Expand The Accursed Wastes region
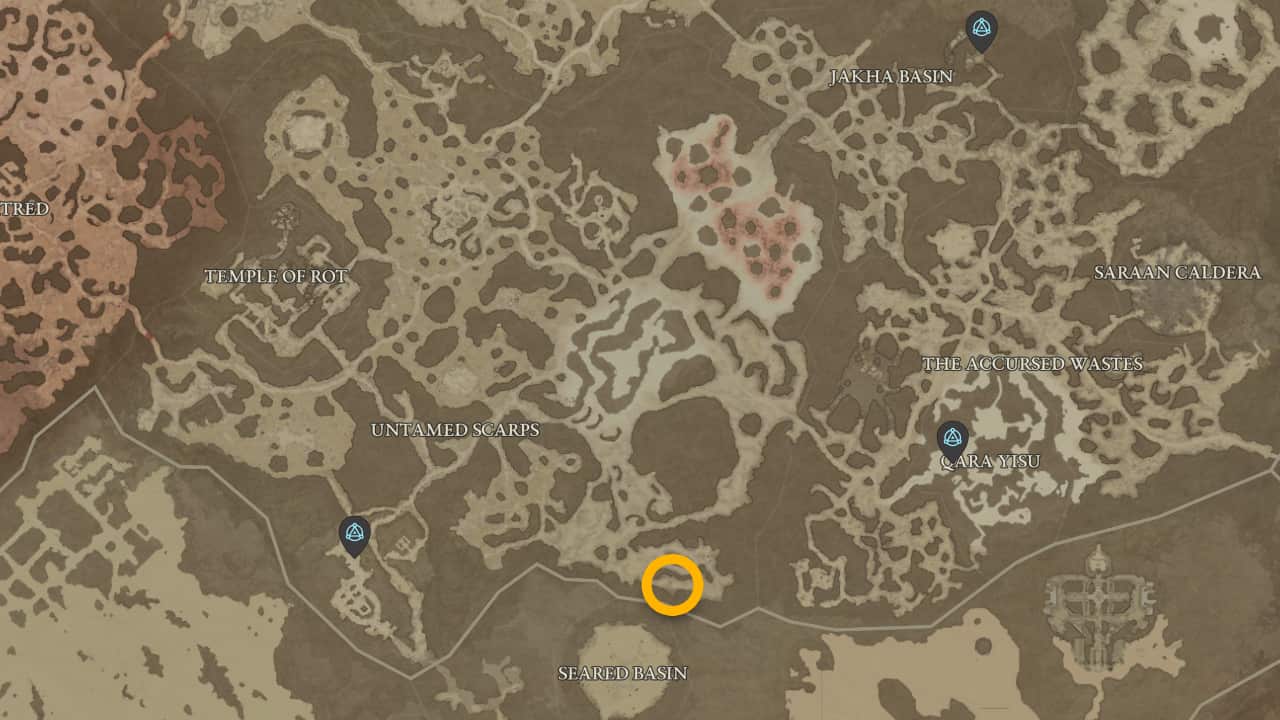This screenshot has height=720, width=1280. [1033, 364]
